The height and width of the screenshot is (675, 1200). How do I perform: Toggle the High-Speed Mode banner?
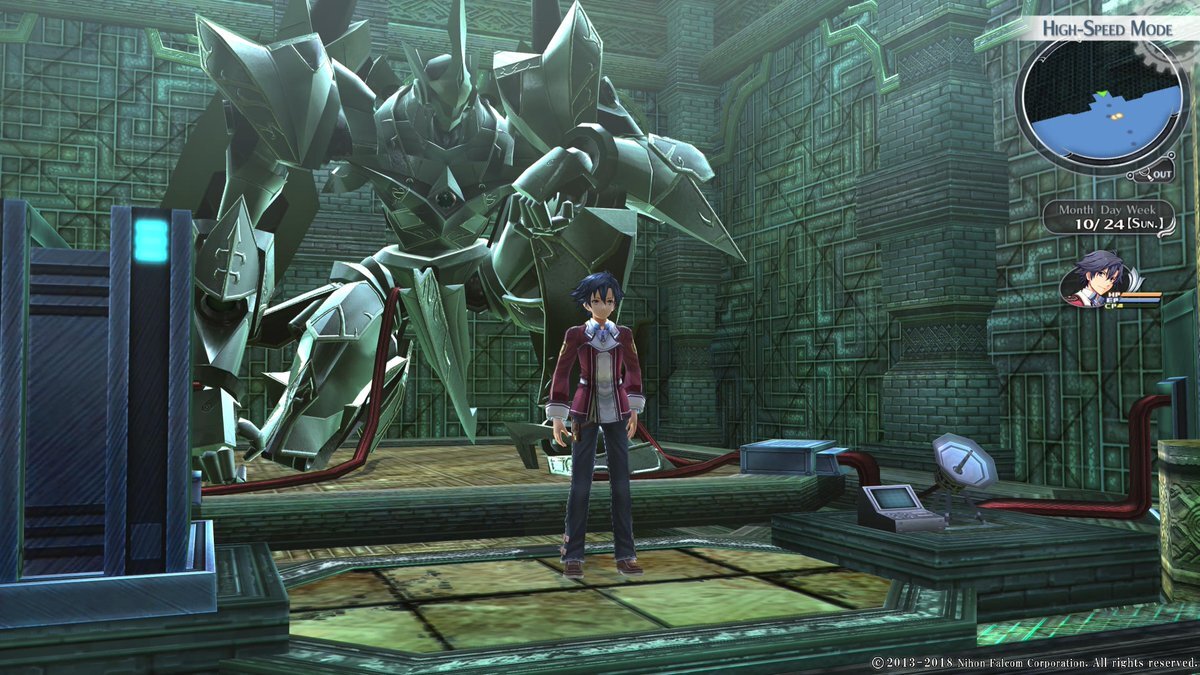(1107, 28)
